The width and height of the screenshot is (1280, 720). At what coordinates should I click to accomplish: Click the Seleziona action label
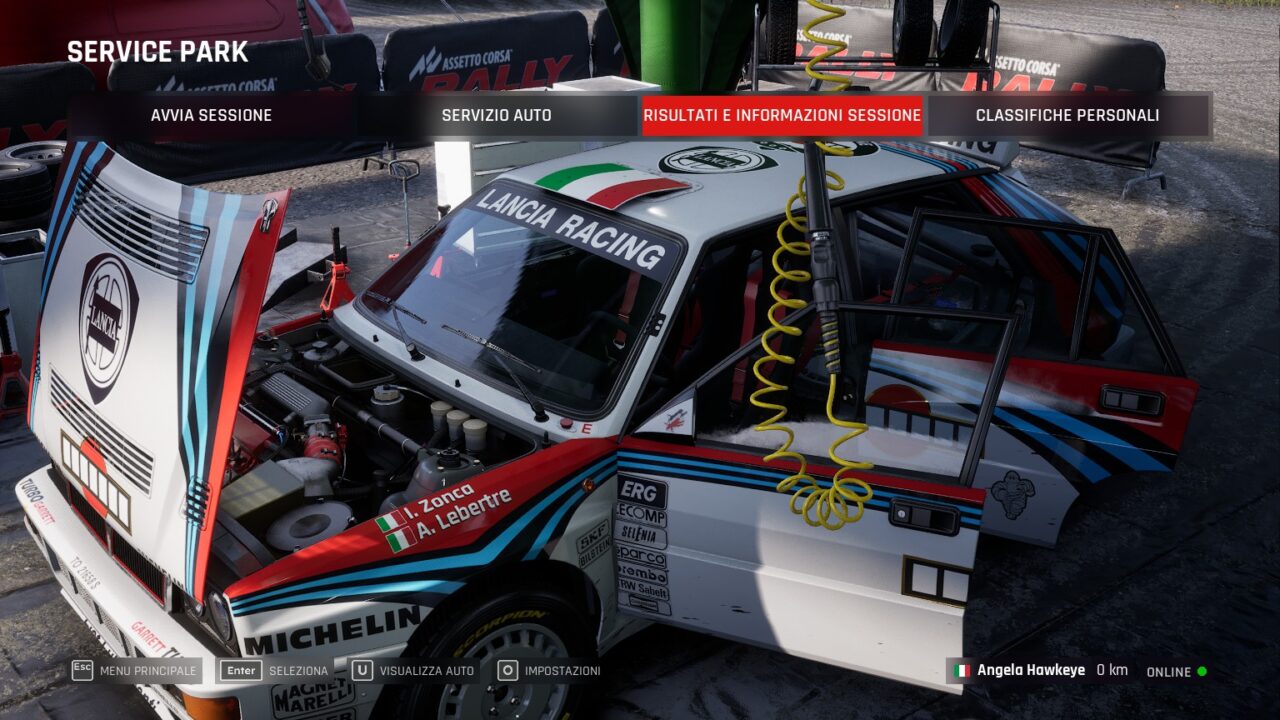coord(298,672)
